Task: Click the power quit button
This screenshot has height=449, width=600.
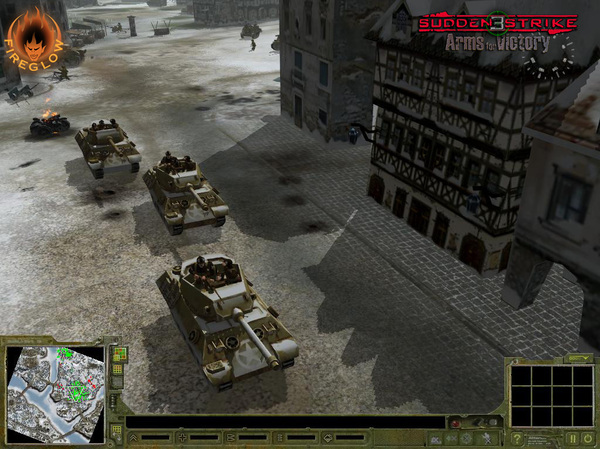Action: click(587, 438)
